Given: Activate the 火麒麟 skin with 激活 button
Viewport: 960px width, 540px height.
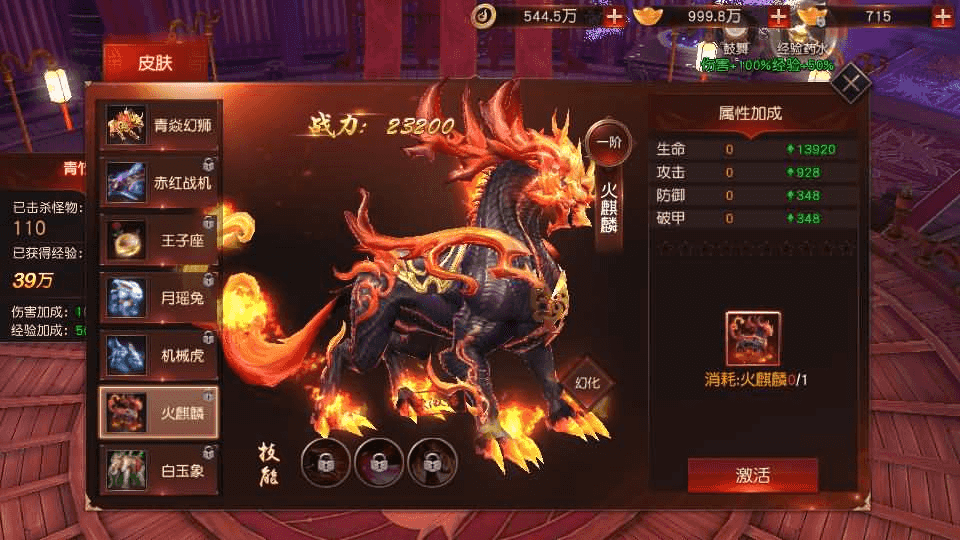Looking at the screenshot, I should pos(752,475).
